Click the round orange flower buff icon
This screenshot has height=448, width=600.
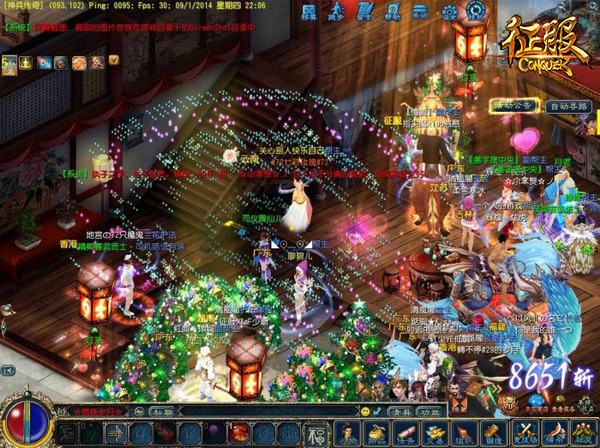pos(78,63)
